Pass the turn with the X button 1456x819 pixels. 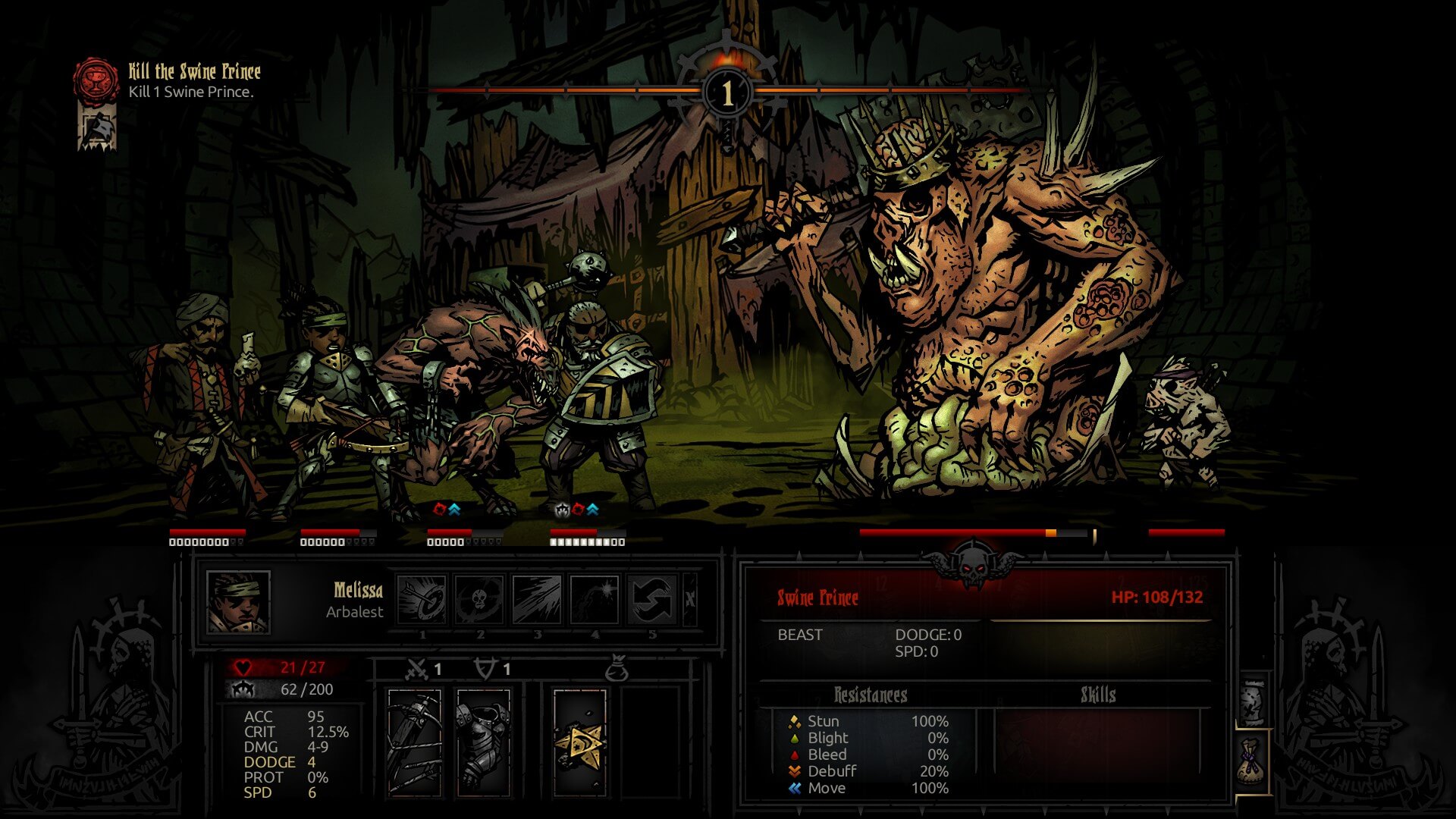pyautogui.click(x=689, y=599)
